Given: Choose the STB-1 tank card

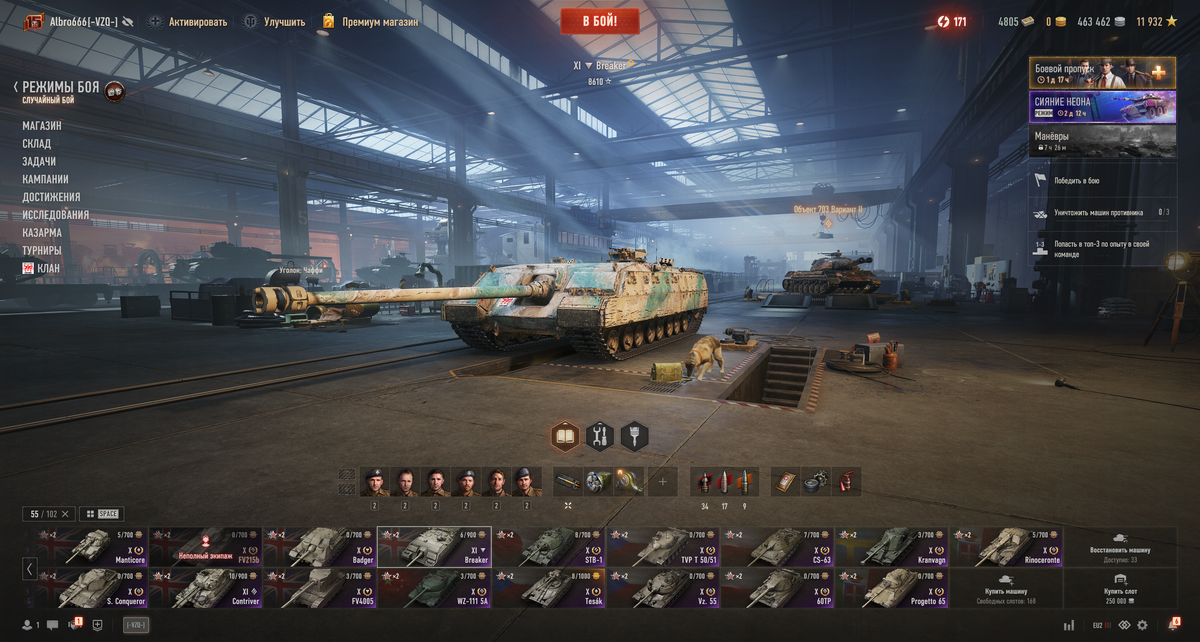Looking at the screenshot, I should 548,547.
